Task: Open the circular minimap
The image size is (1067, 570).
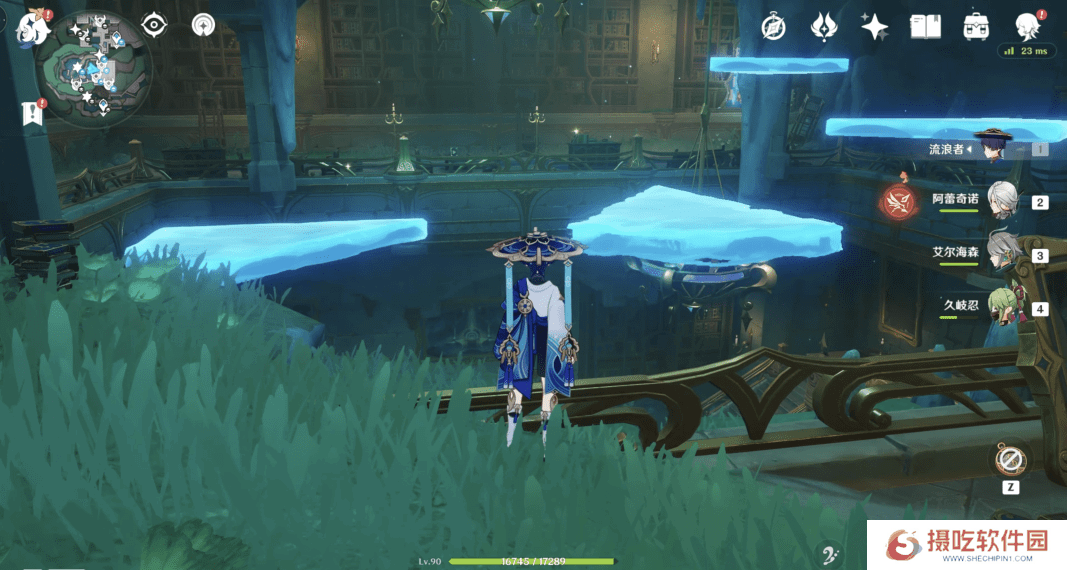Action: (94, 70)
